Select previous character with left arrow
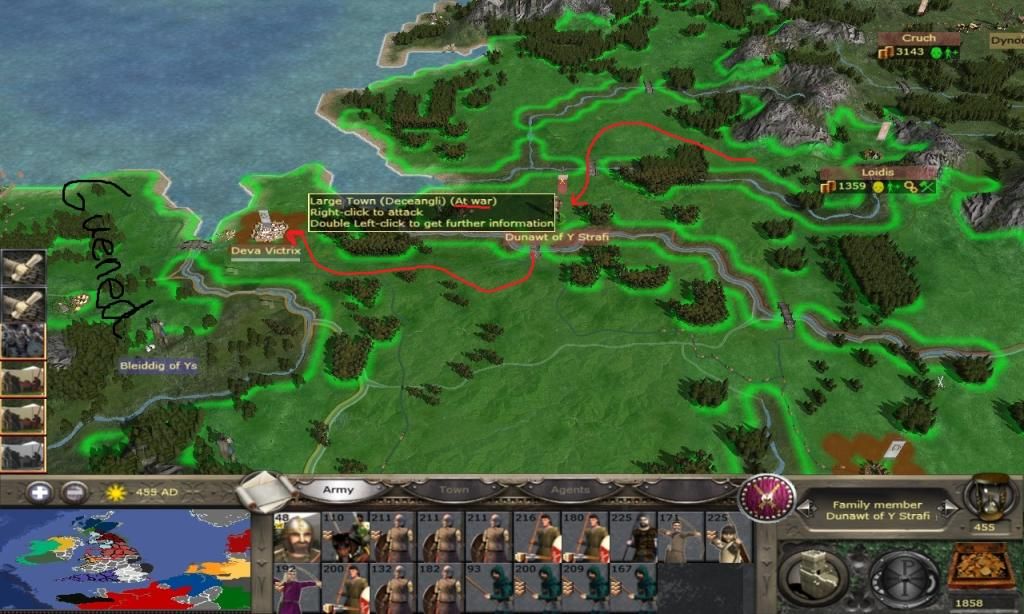Viewport: 1024px width, 614px height. pyautogui.click(x=795, y=510)
